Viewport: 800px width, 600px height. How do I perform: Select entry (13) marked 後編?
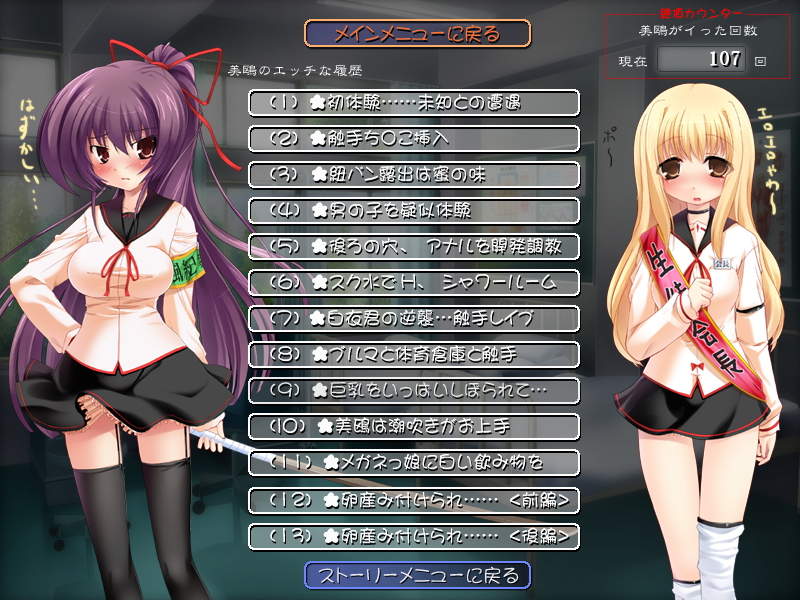pos(413,536)
